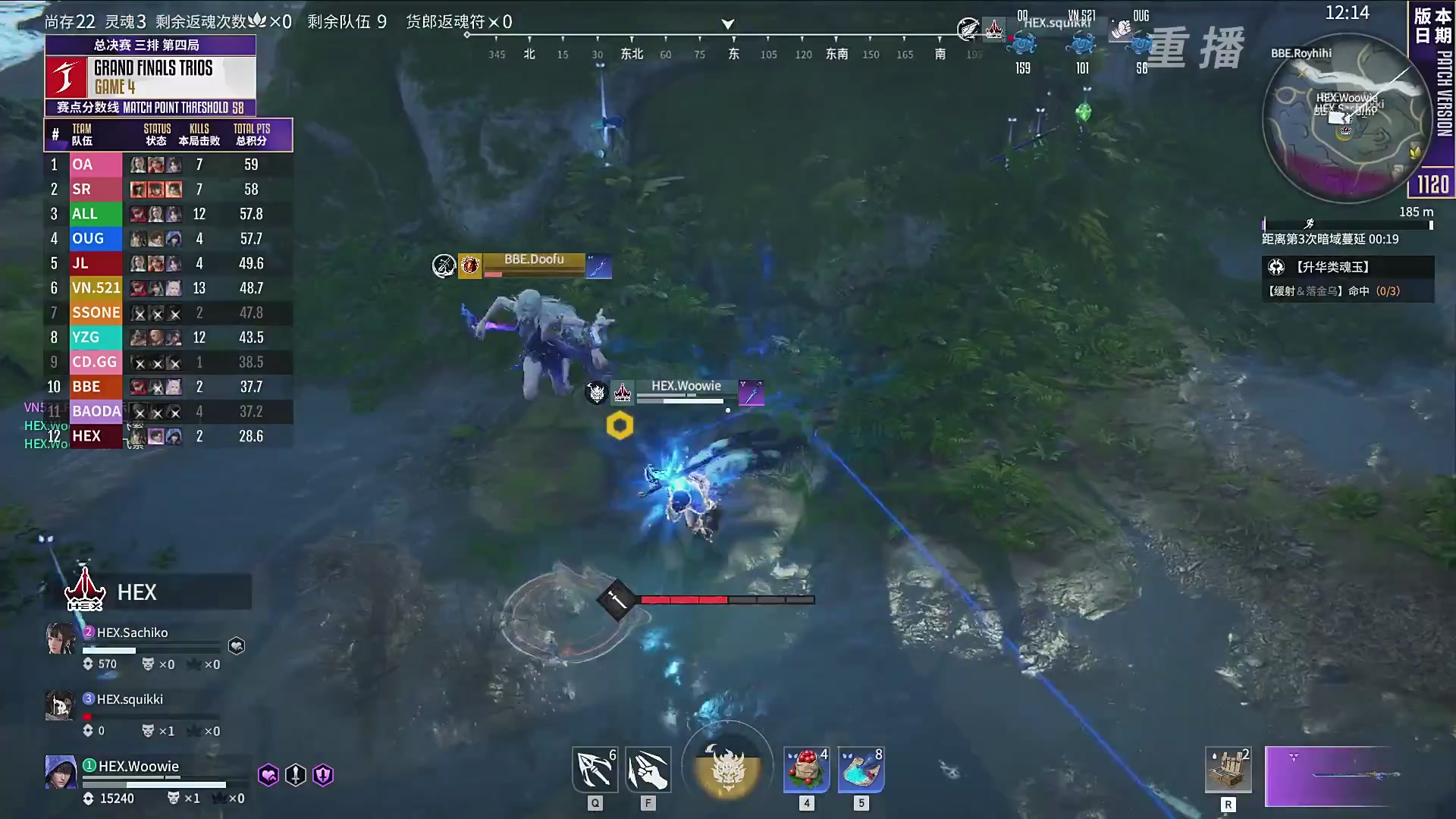Use the red fruit pouch in slot 4

click(x=805, y=770)
